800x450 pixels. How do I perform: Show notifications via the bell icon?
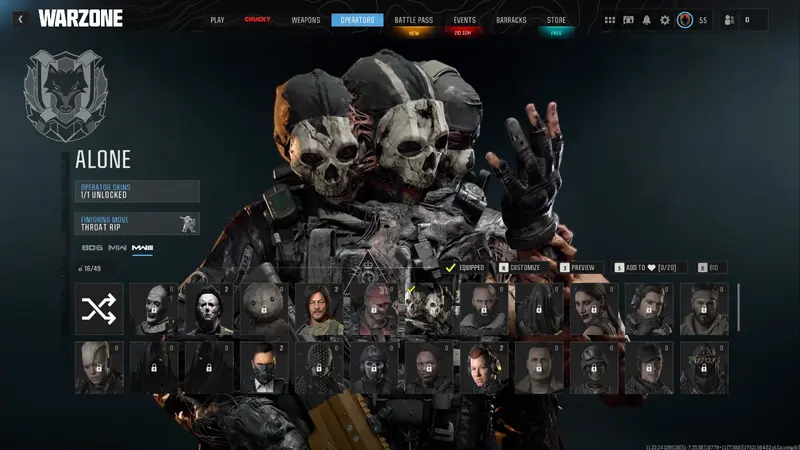tap(646, 20)
